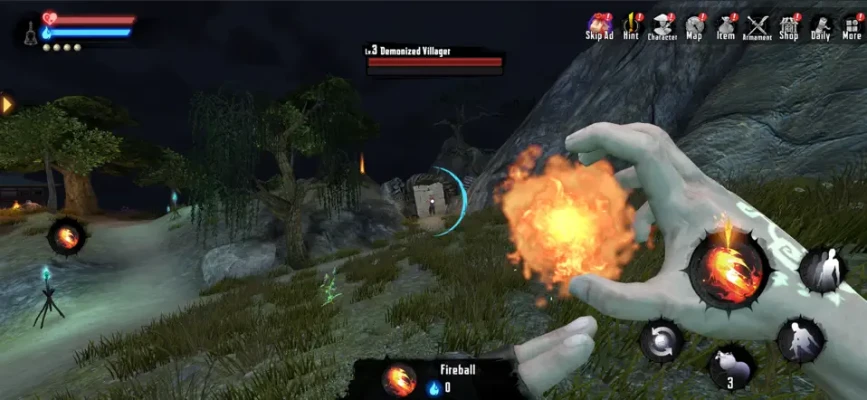Show the Map

pos(694,26)
